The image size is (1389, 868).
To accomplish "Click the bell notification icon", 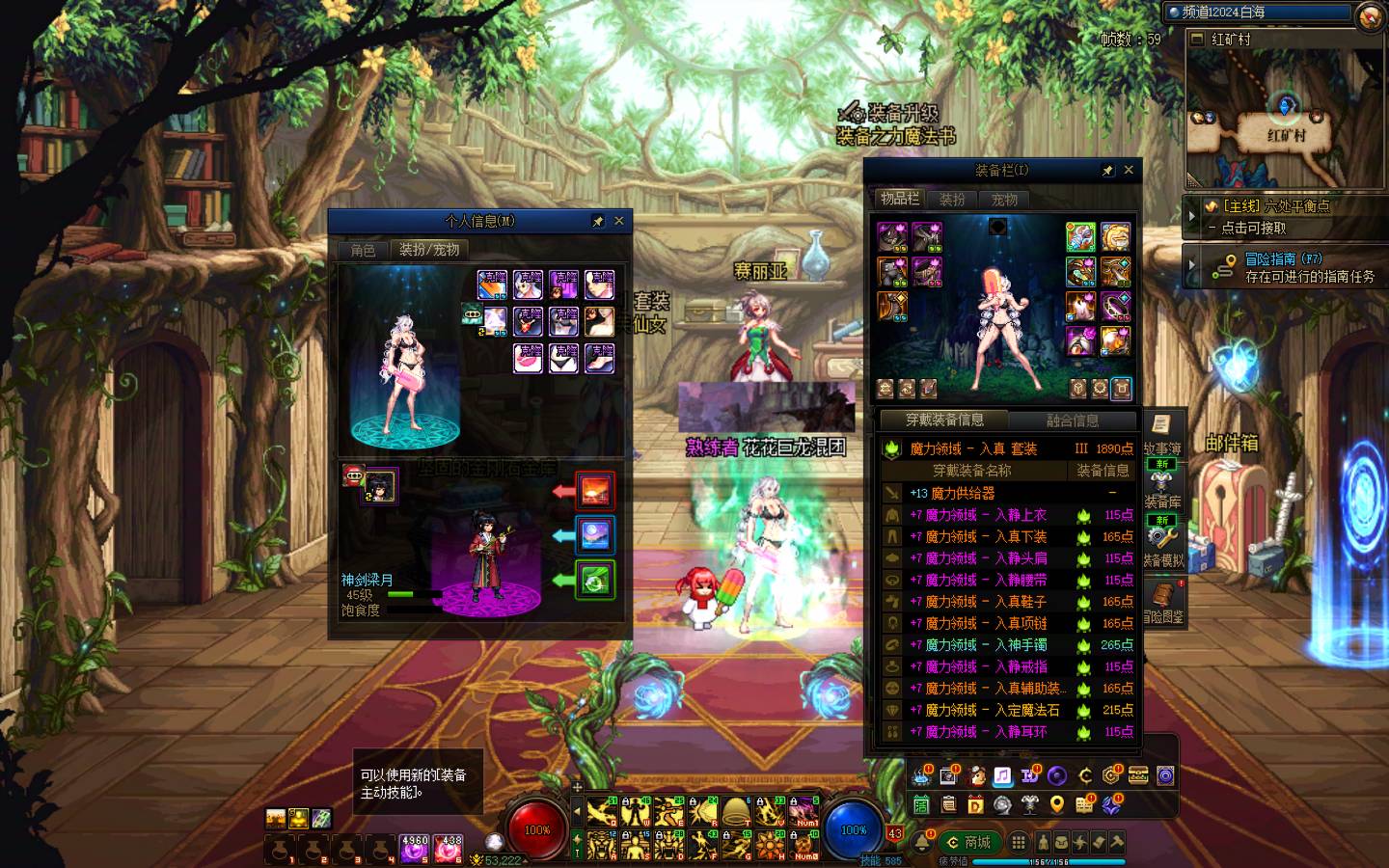I will [x=923, y=842].
